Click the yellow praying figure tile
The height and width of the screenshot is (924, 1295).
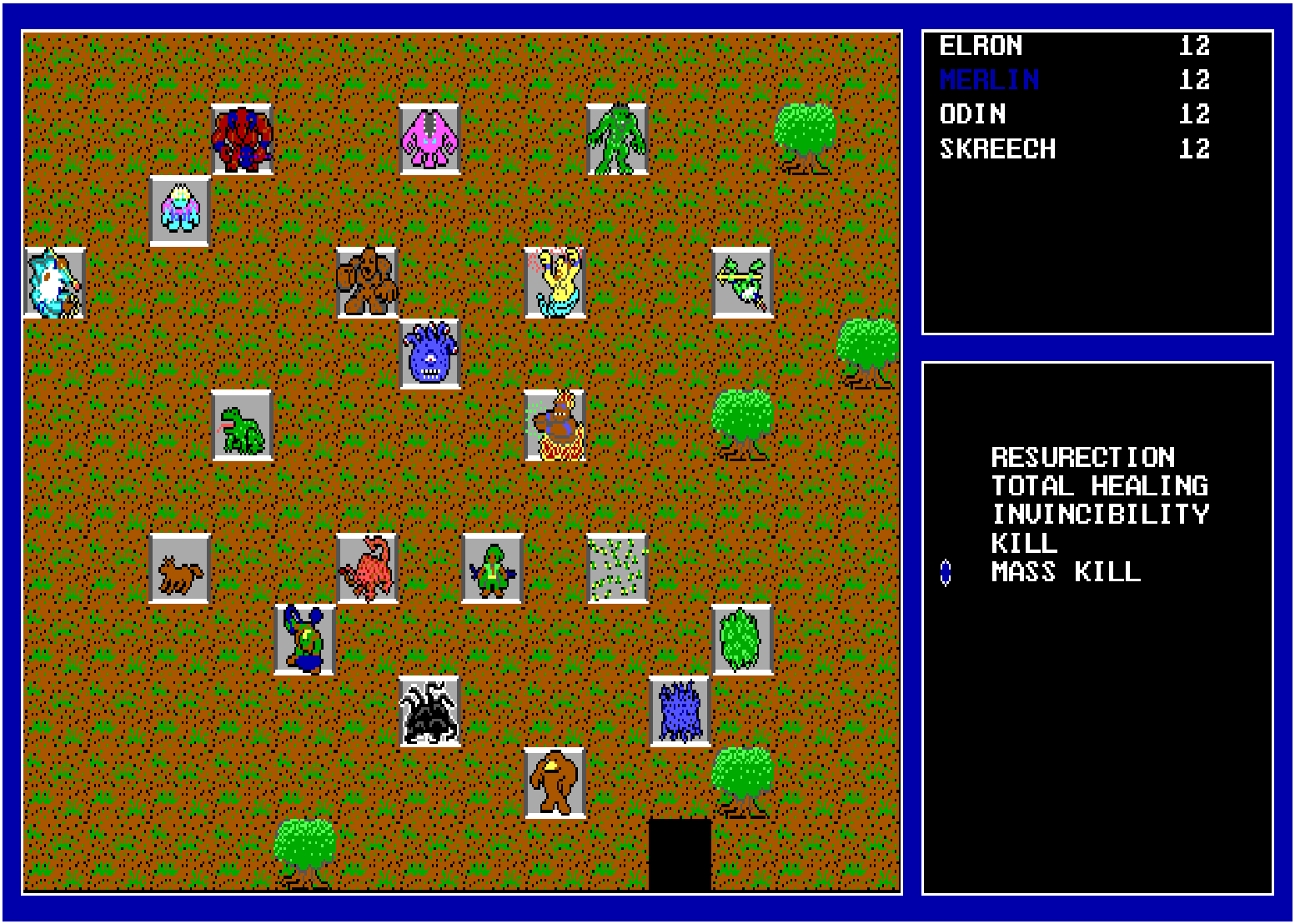[556, 281]
